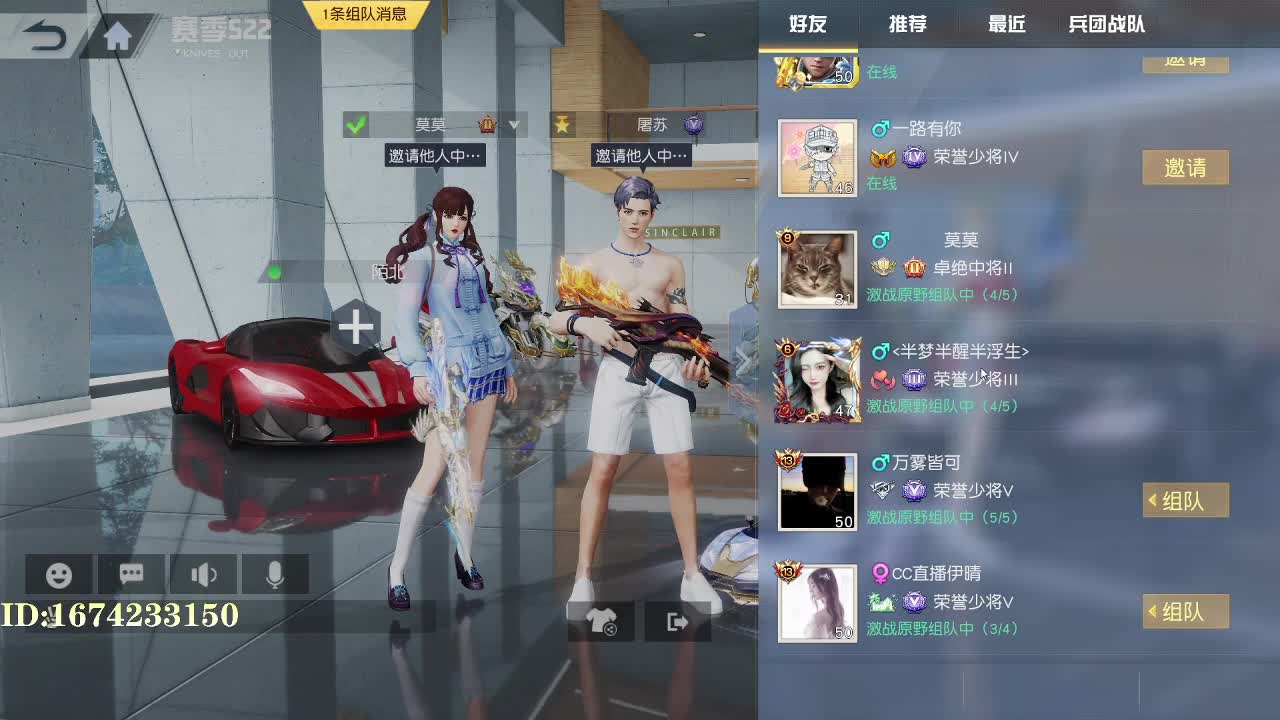This screenshot has width=1280, height=720.
Task: Open the emoji expression panel
Action: coord(57,573)
